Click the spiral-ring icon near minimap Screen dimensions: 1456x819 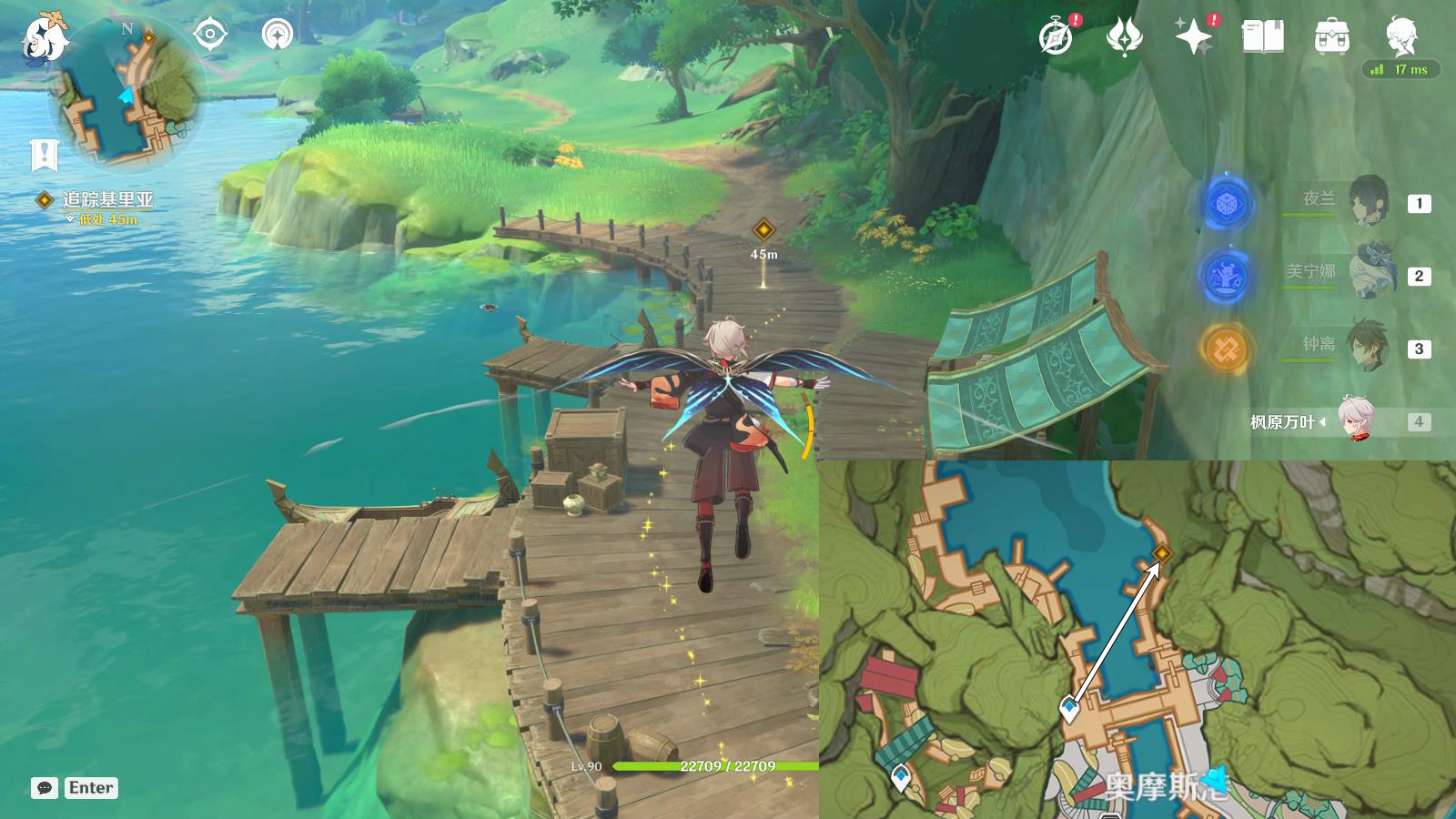click(x=277, y=35)
